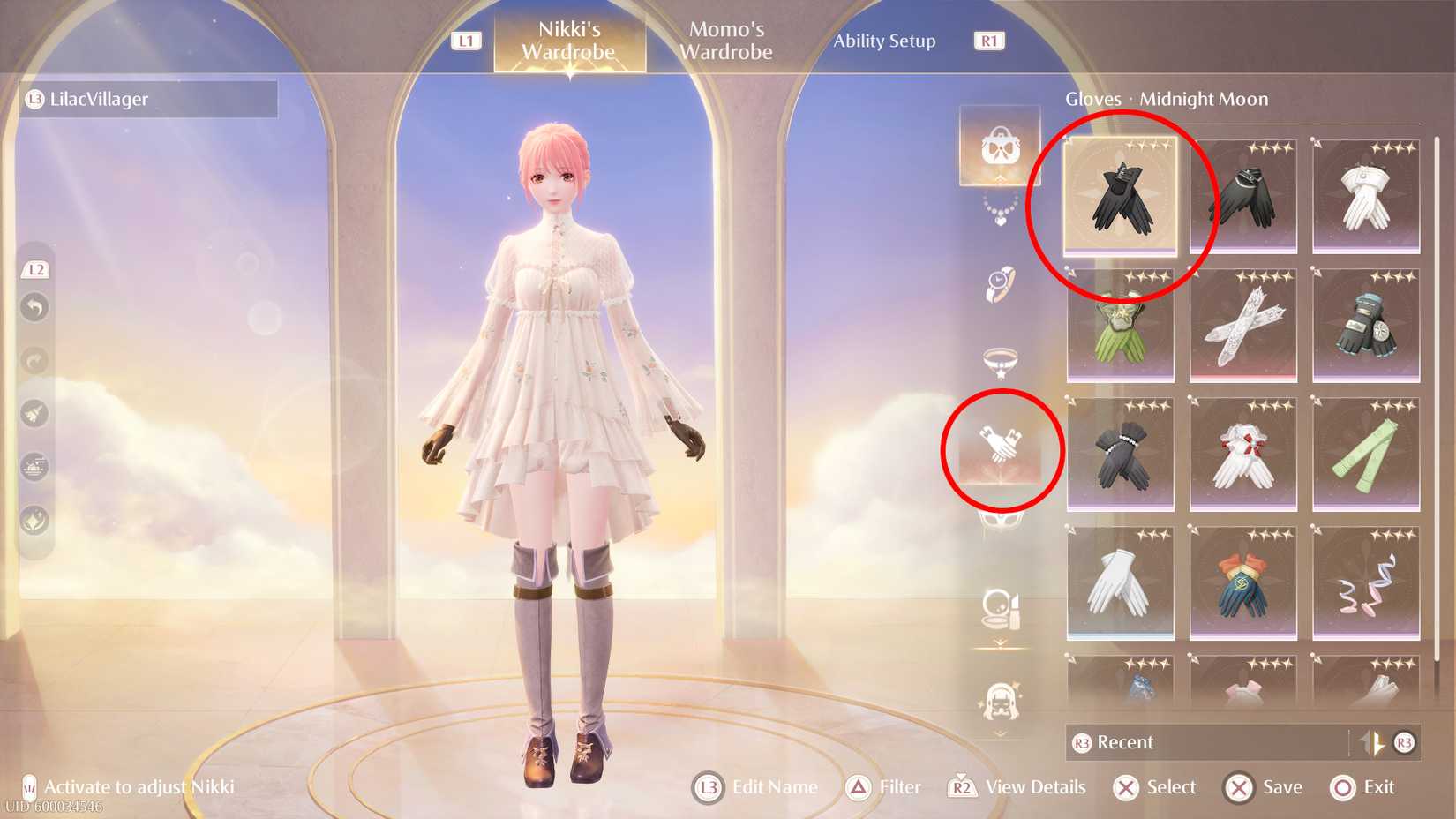Select the outfits handbag category icon
The height and width of the screenshot is (819, 1456).
point(999,146)
